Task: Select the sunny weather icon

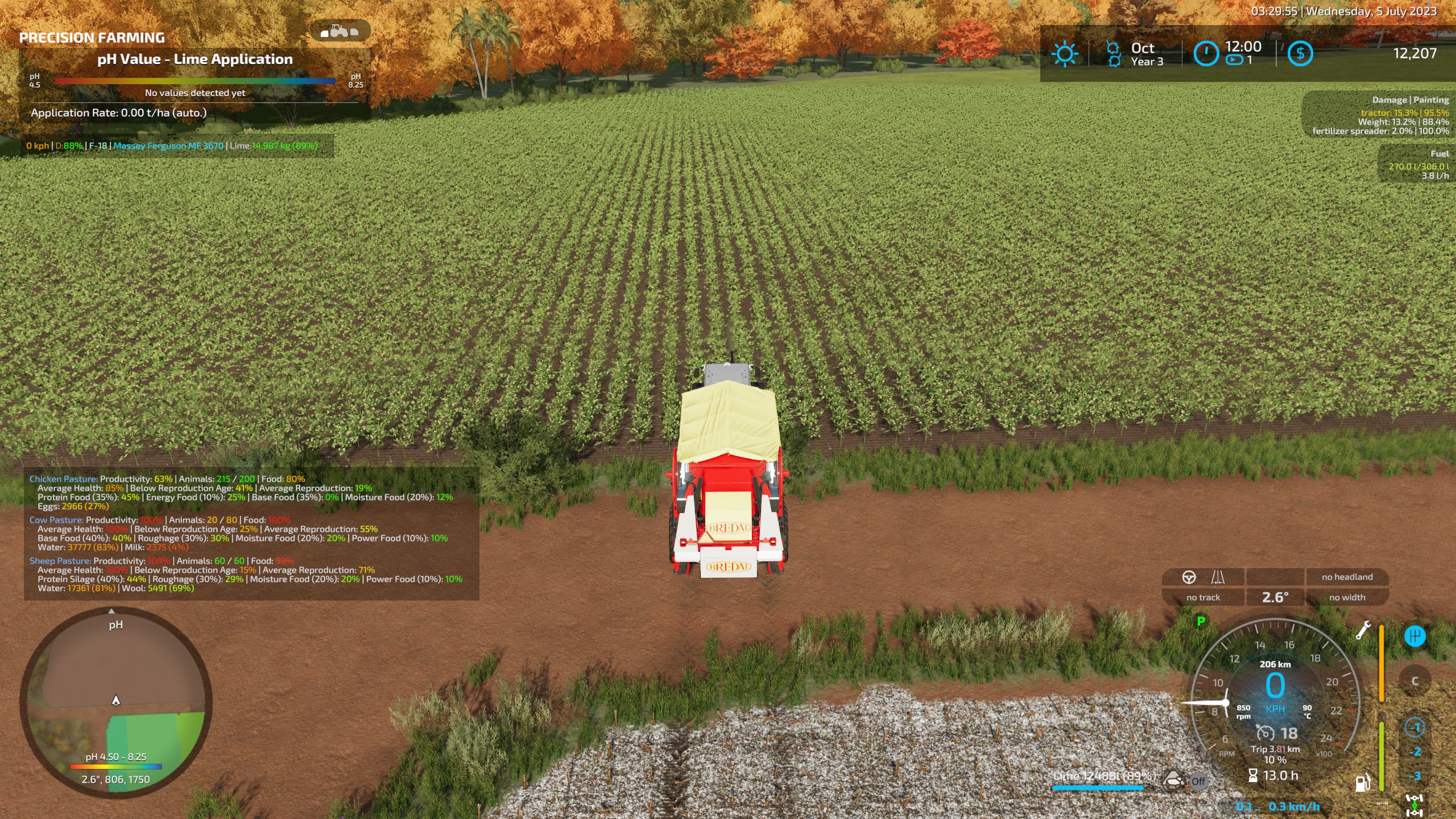Action: [x=1065, y=54]
